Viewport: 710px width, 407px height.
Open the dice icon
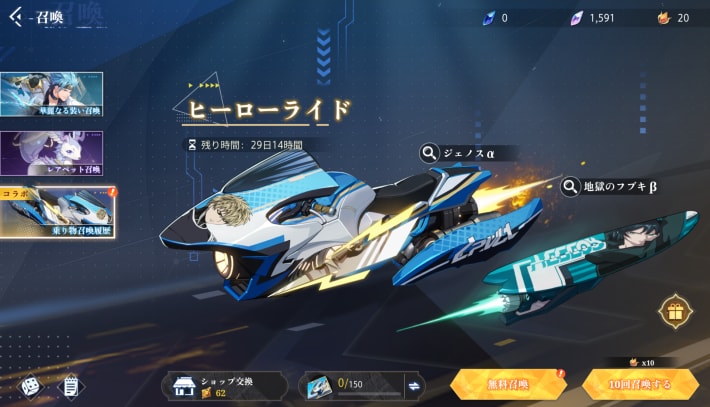click(29, 385)
